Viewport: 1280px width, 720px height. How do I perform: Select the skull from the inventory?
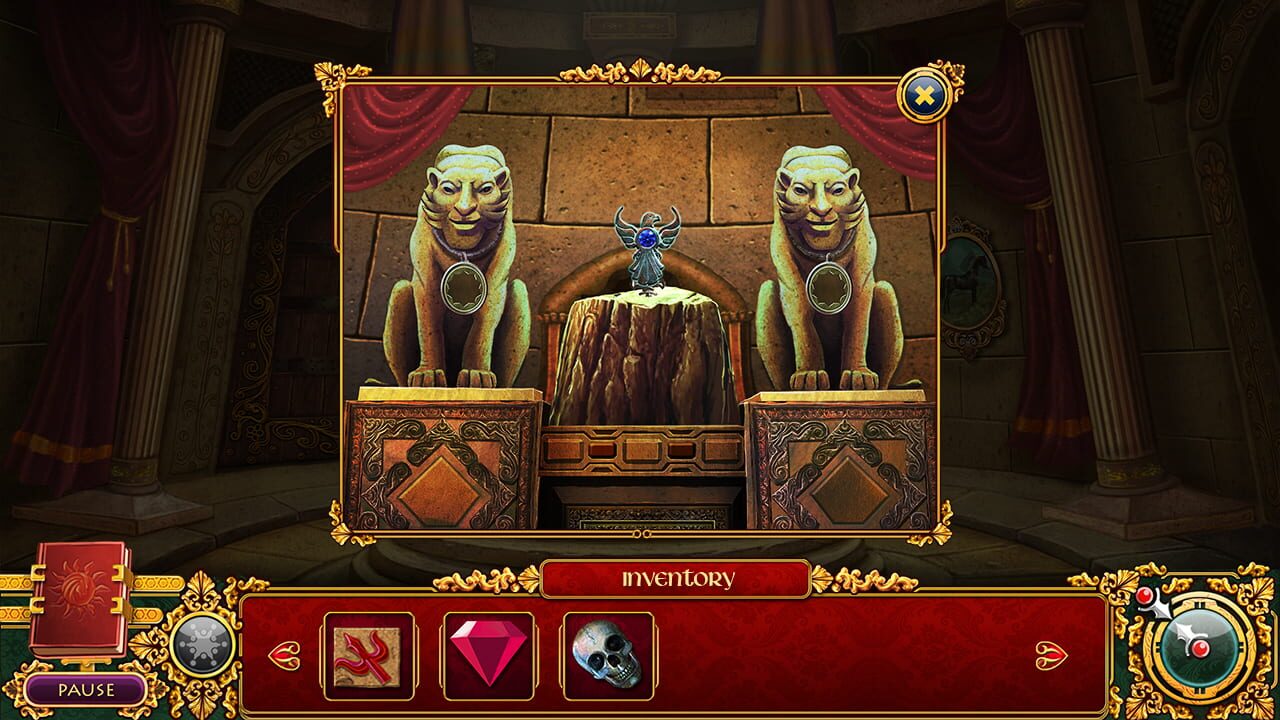tap(607, 656)
